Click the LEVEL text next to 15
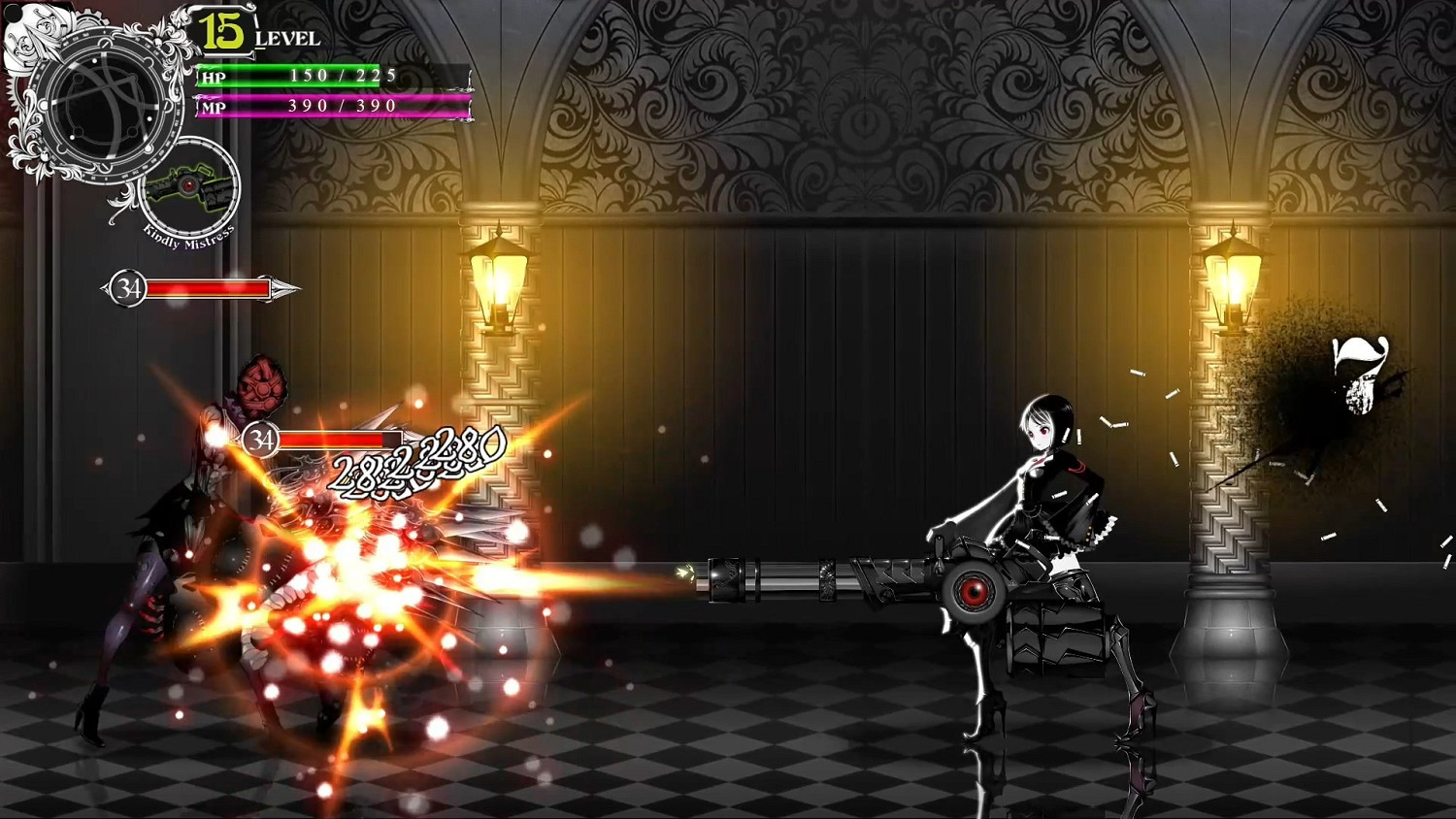 [x=287, y=39]
